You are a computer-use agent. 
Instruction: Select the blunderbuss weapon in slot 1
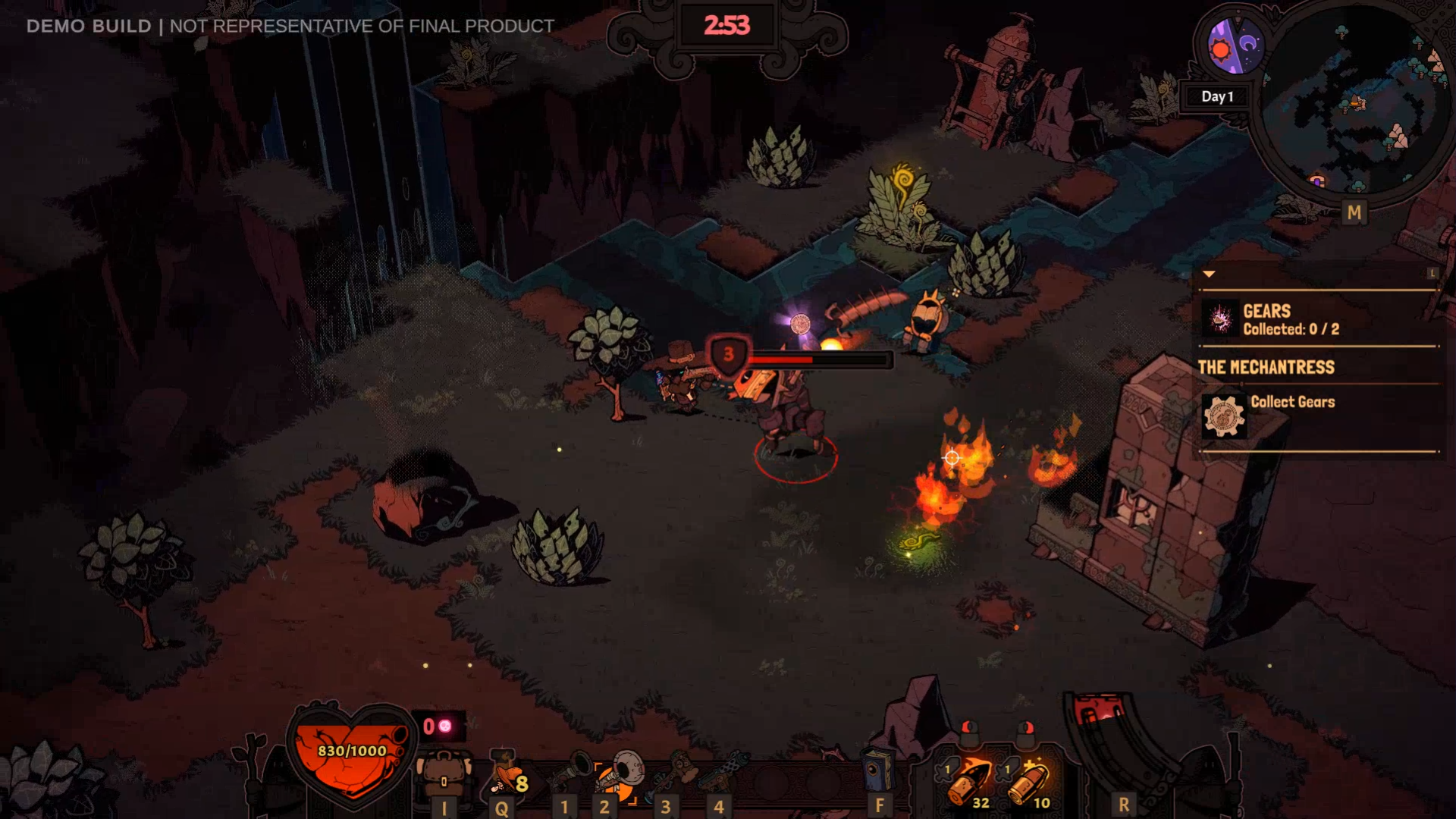tap(570, 772)
